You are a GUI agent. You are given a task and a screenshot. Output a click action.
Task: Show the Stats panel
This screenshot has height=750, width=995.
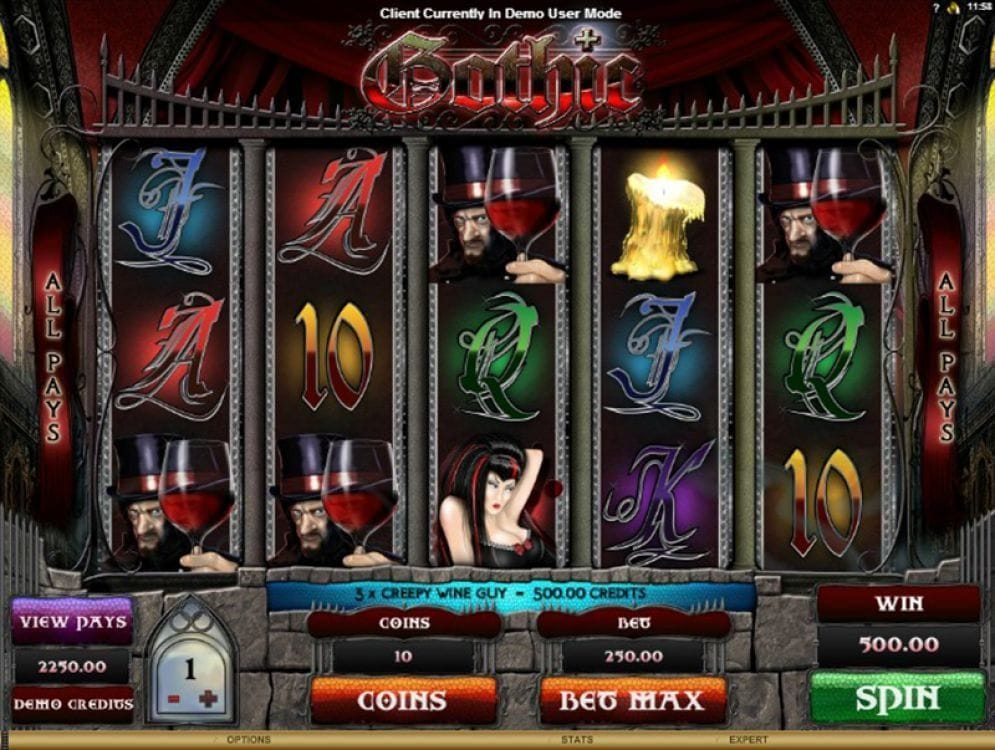coord(572,740)
